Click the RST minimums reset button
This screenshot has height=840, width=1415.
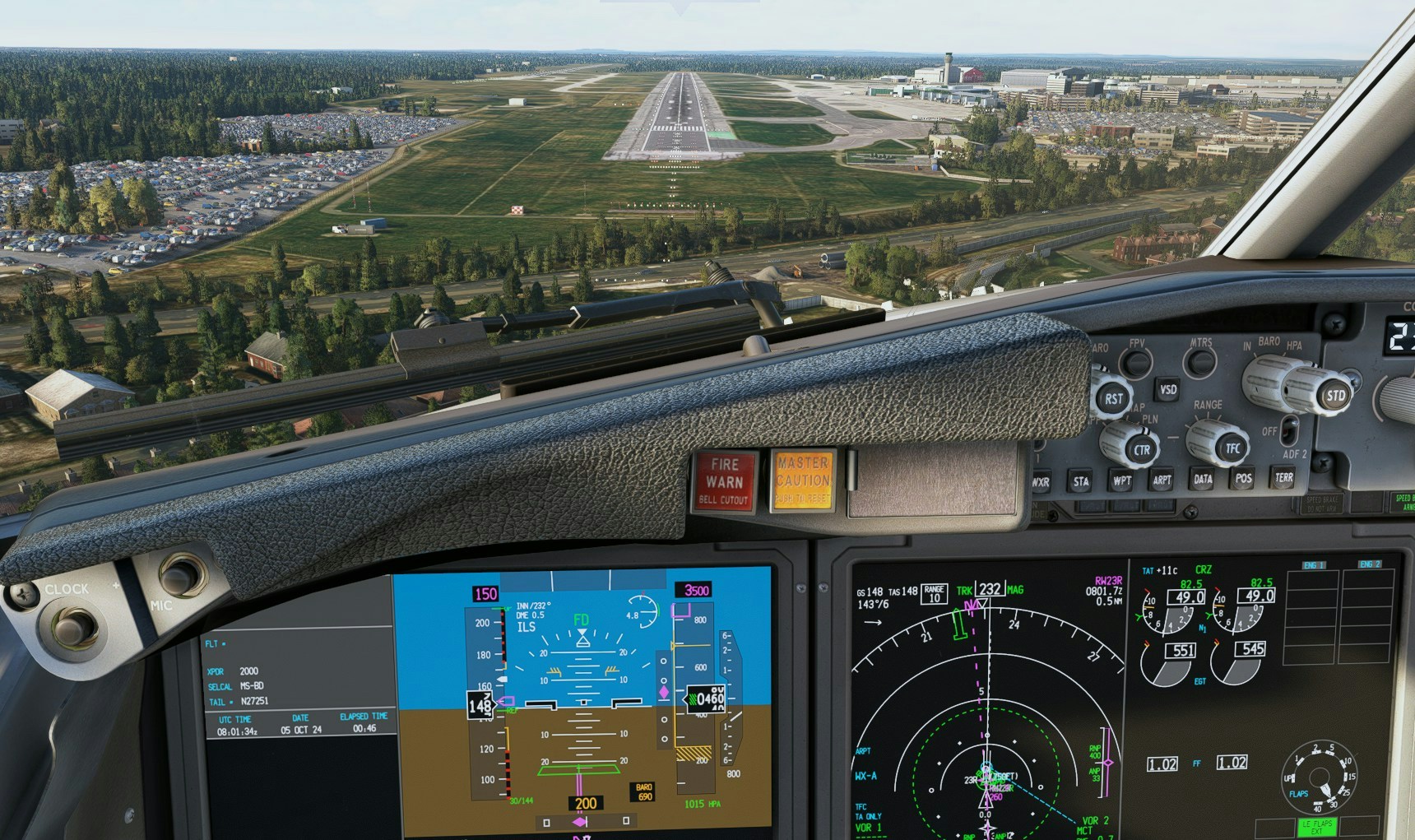click(1113, 399)
